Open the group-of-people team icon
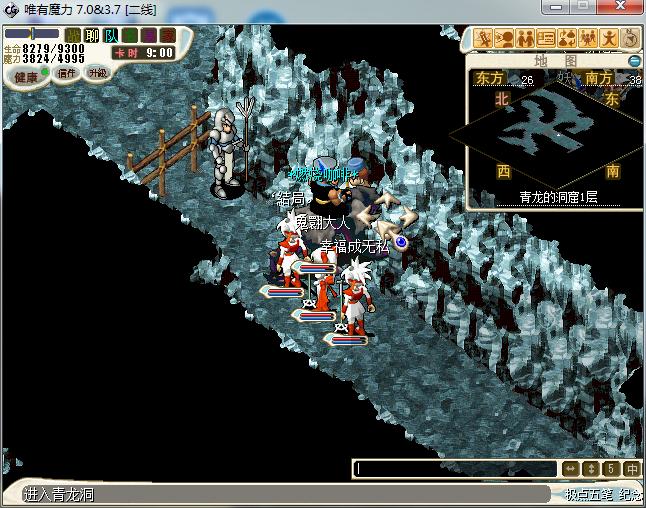Viewport: 646px width, 508px height. 588,38
